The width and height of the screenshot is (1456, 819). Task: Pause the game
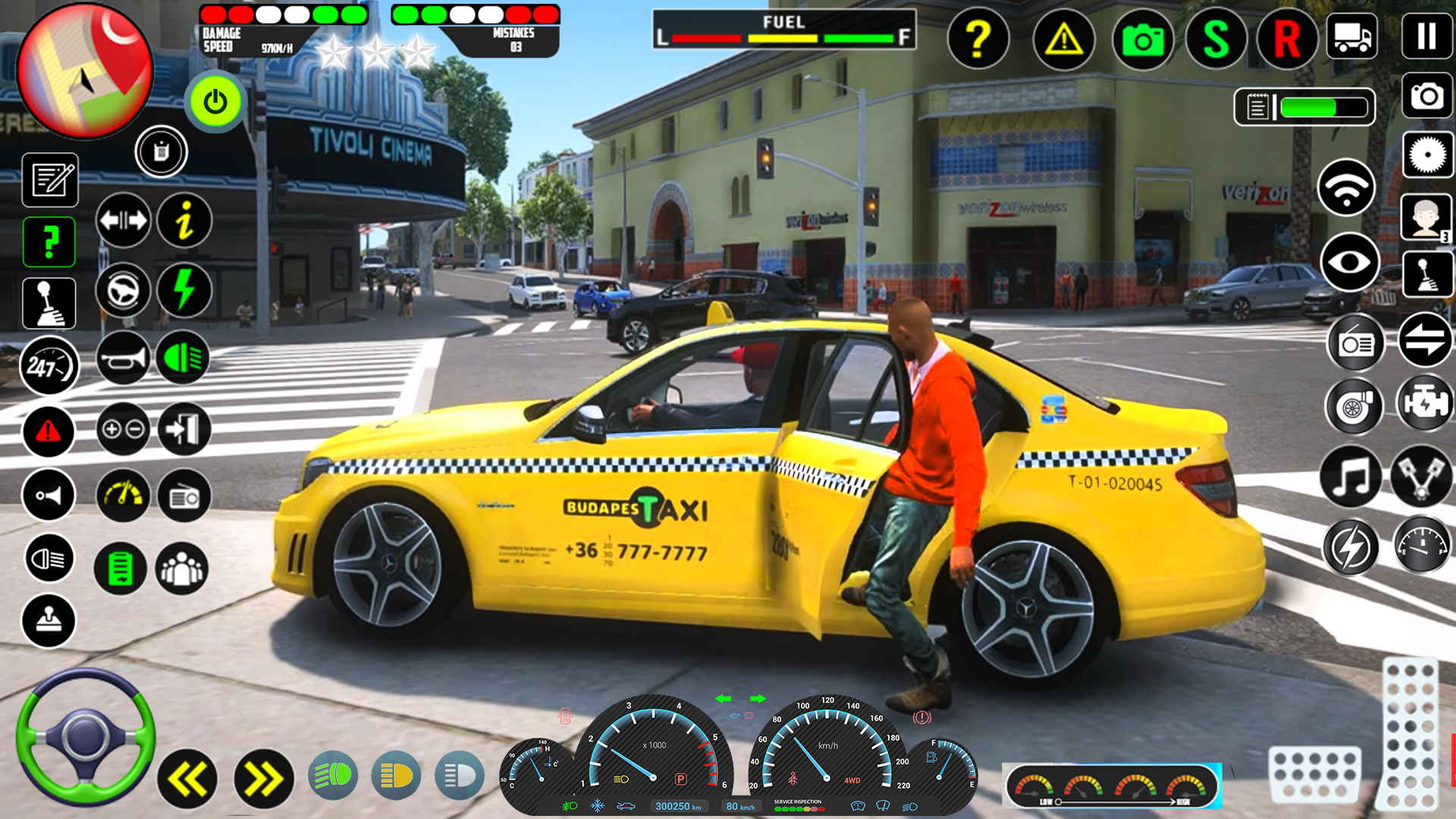[1426, 36]
